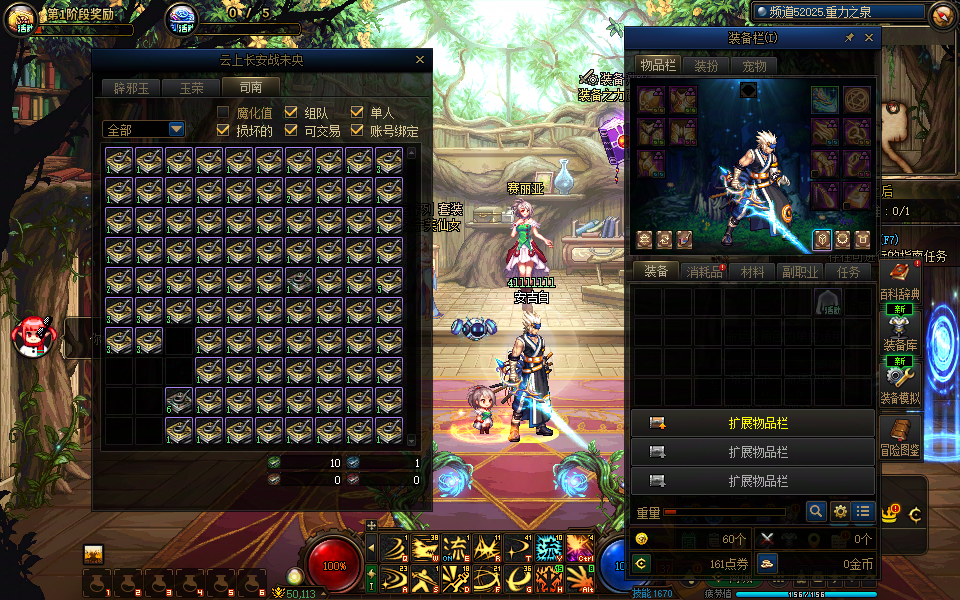
Task: Select the 任务 inventory tab
Action: coord(848,271)
